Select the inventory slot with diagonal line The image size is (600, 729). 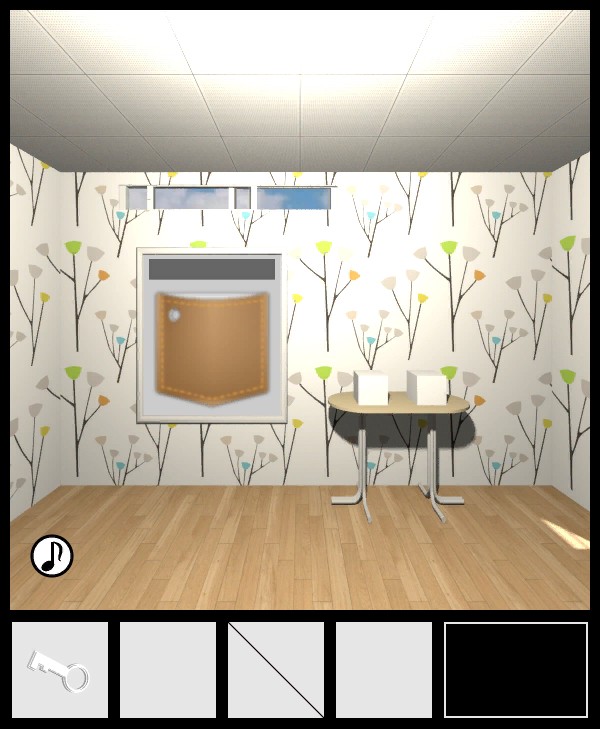point(276,670)
